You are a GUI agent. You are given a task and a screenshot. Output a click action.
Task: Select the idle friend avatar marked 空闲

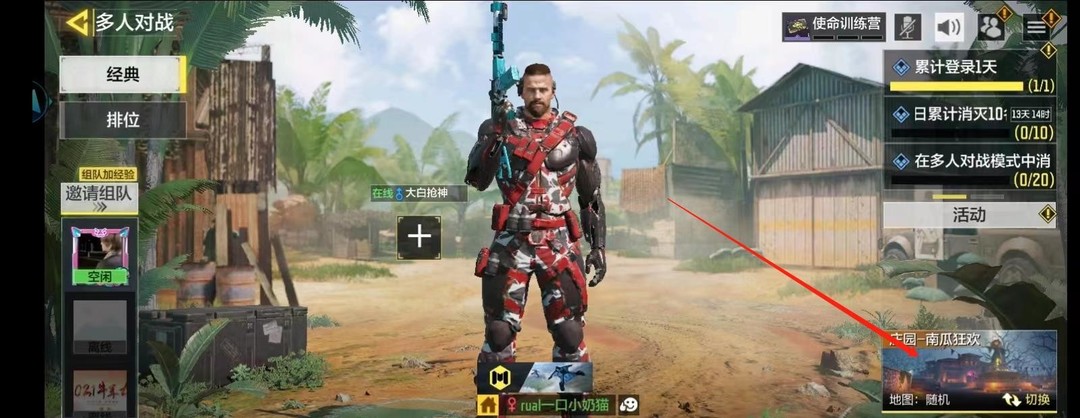[x=100, y=255]
